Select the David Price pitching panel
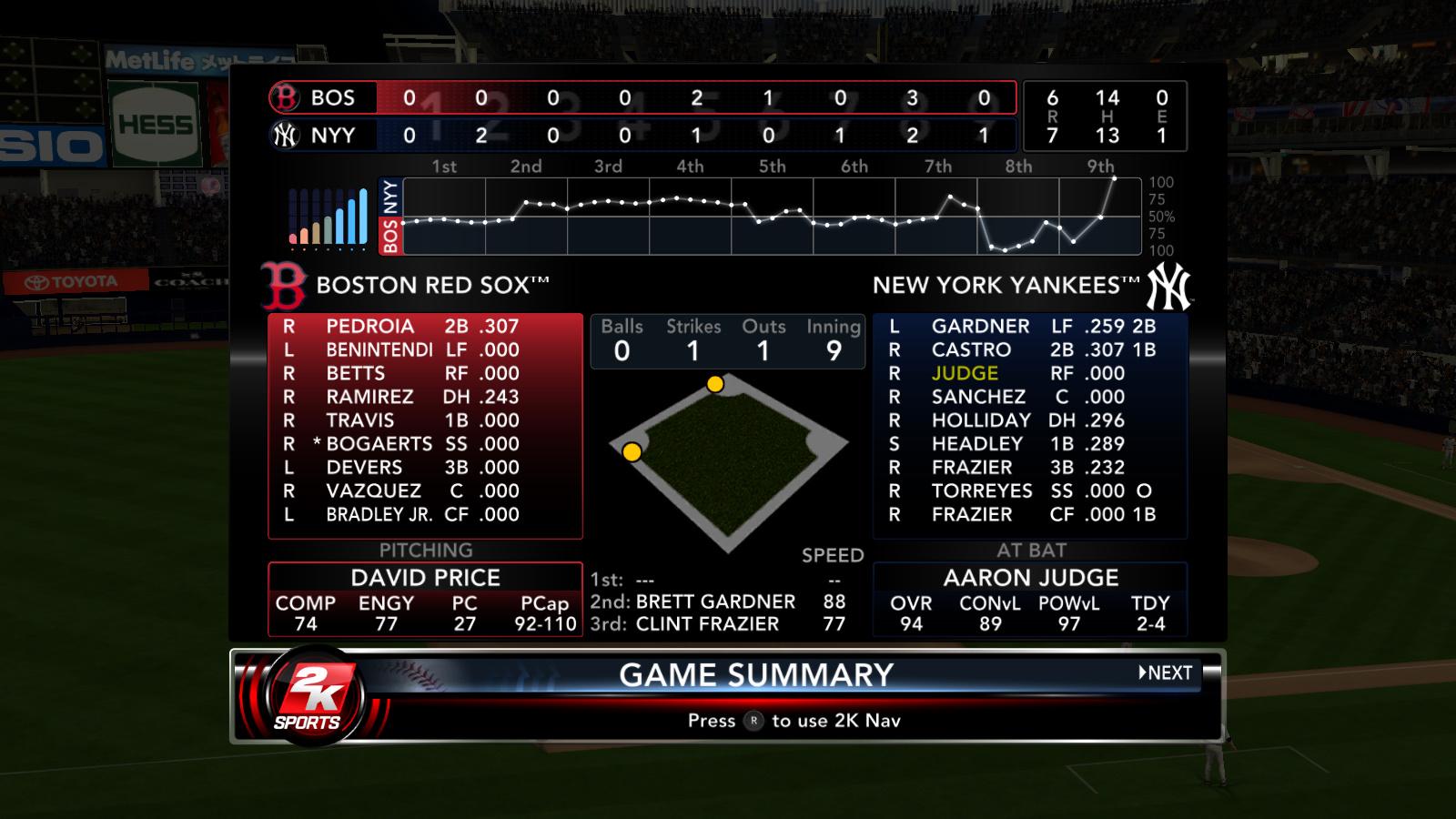This screenshot has height=819, width=1456. point(425,599)
